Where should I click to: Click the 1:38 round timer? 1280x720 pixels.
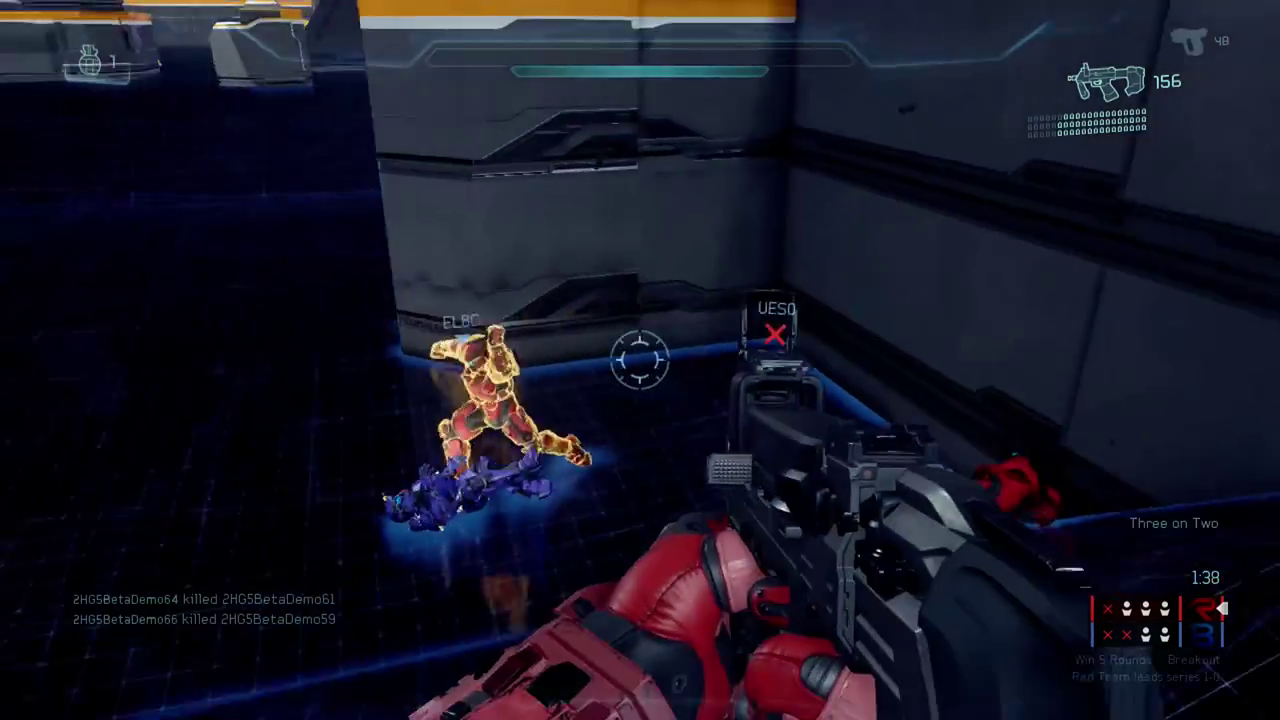[x=1205, y=577]
